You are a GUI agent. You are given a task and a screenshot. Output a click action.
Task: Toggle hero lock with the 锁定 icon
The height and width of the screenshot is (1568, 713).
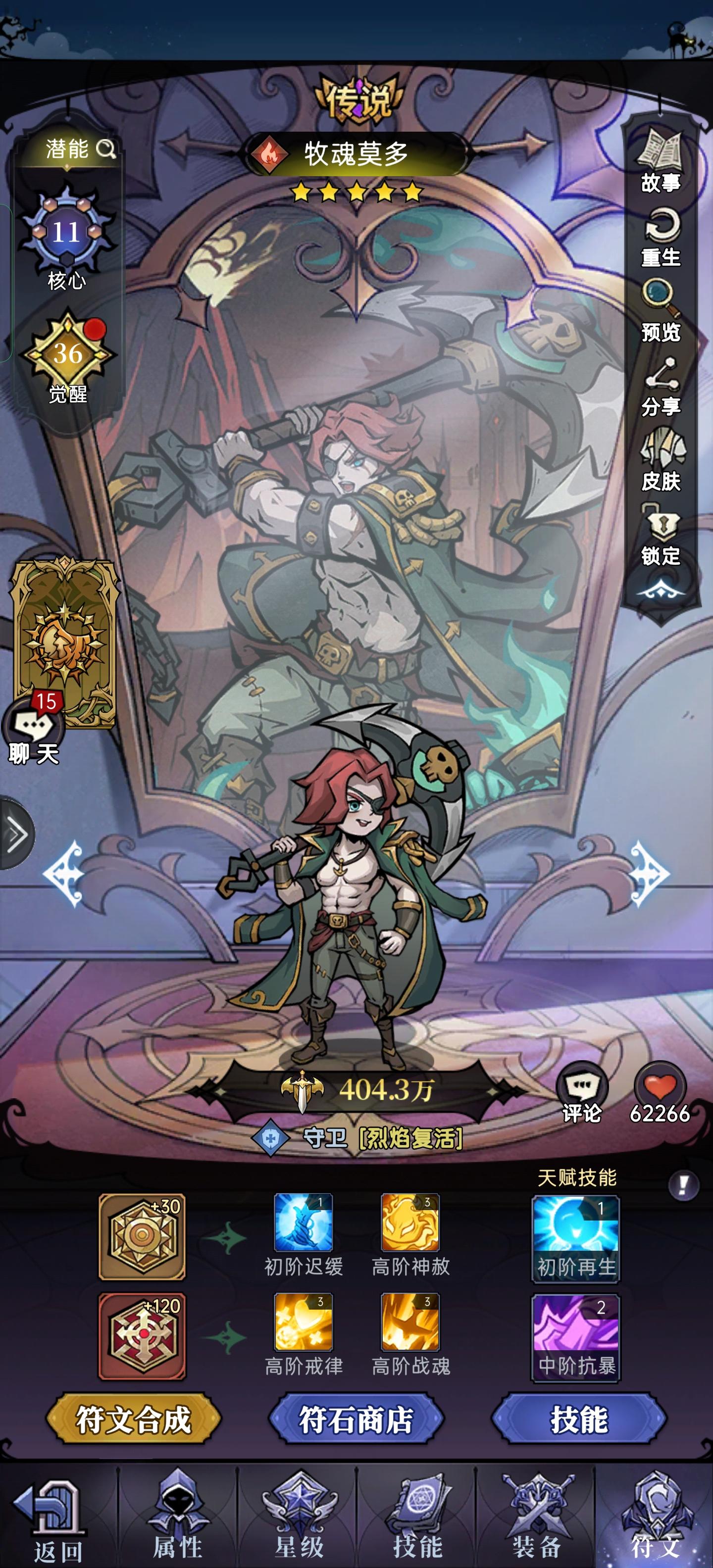663,527
